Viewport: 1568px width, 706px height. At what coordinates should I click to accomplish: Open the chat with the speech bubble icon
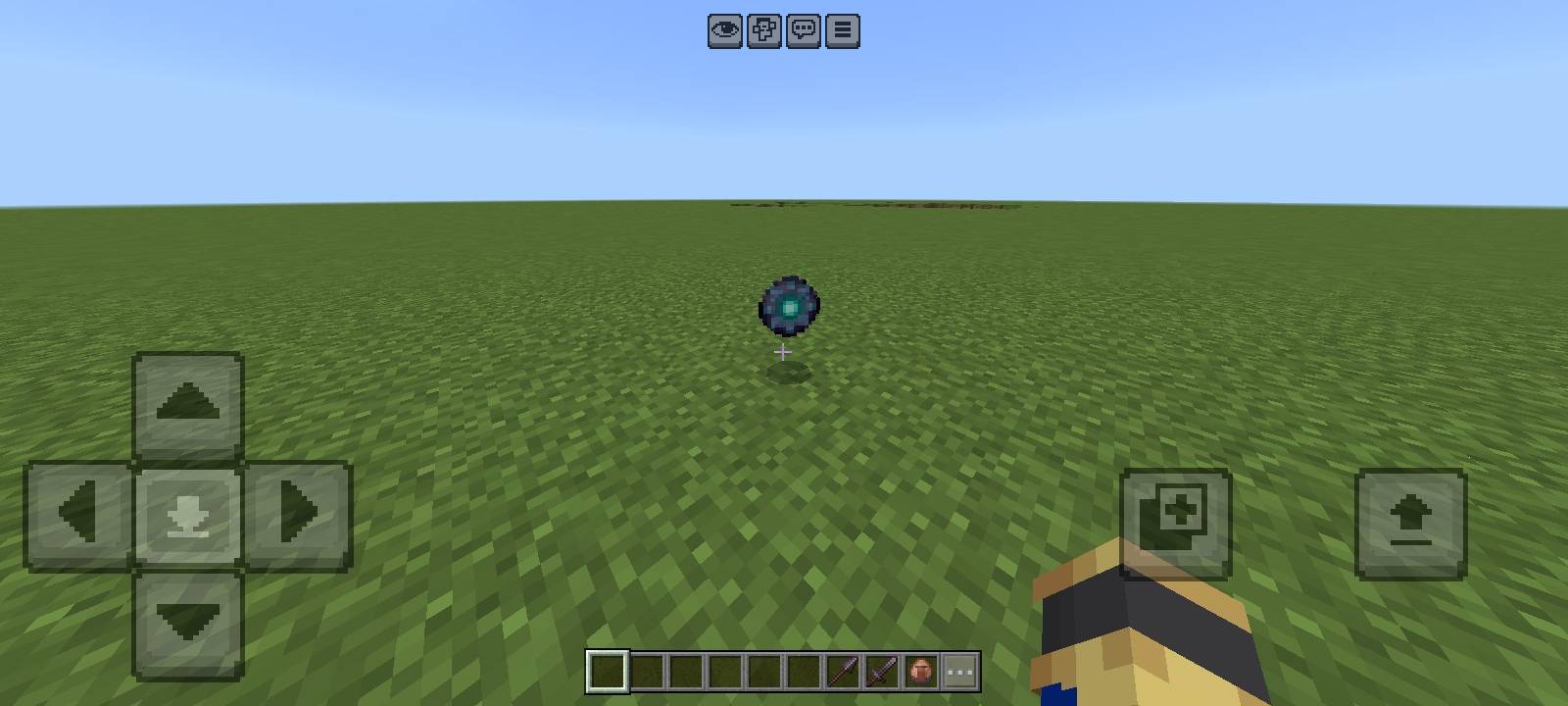802,30
